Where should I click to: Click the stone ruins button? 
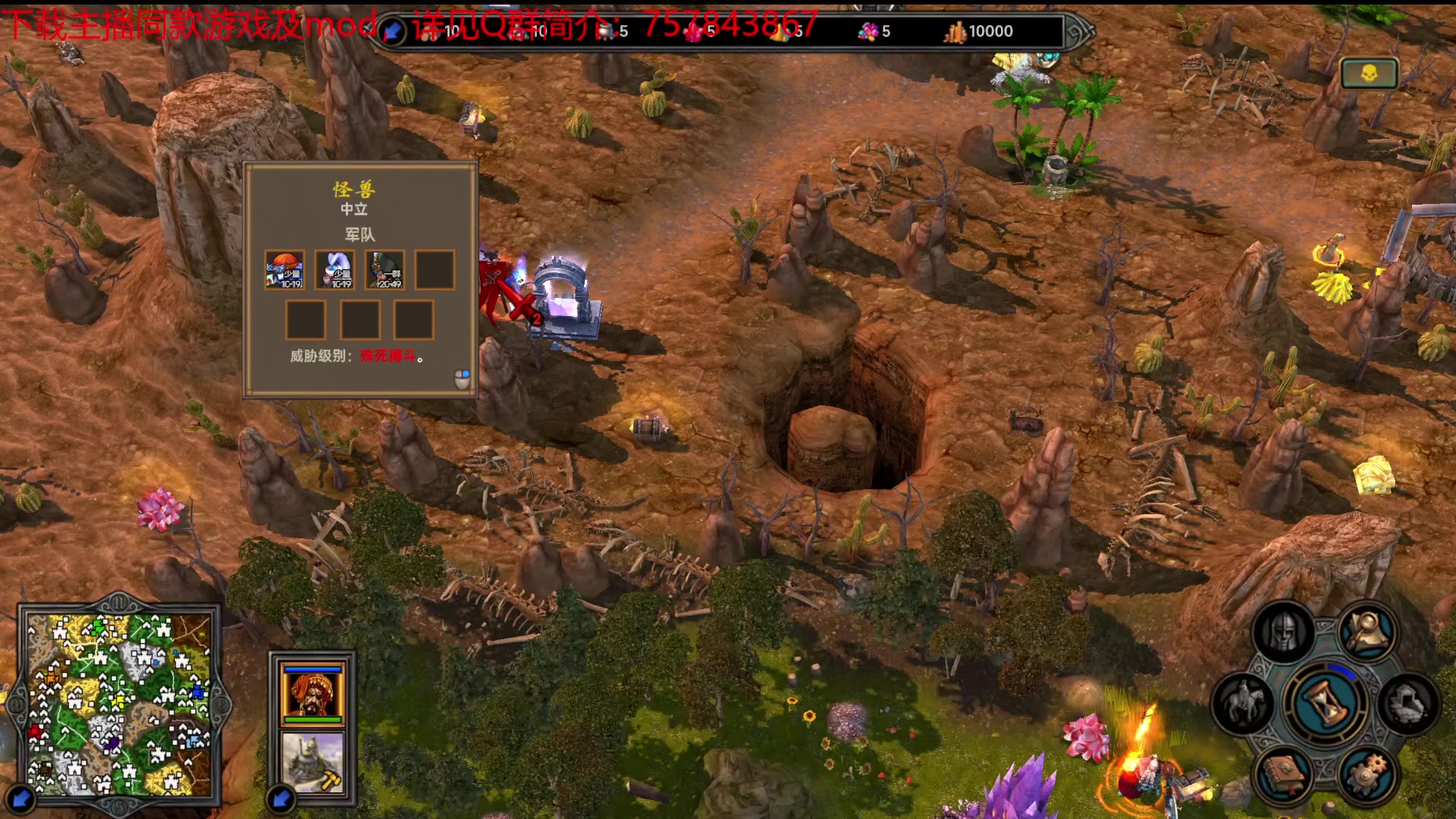[1409, 703]
